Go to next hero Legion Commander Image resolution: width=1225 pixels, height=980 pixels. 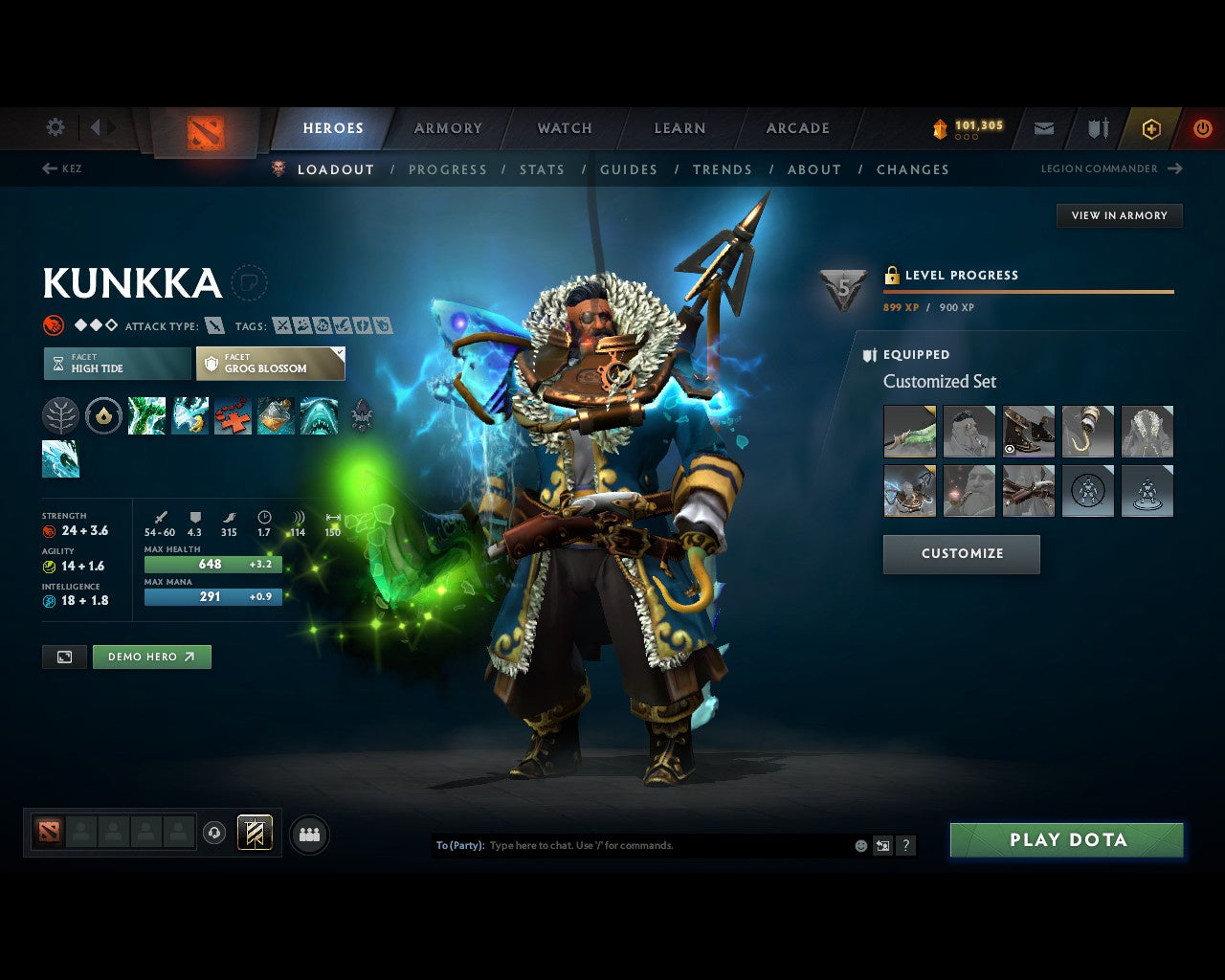coord(1111,168)
